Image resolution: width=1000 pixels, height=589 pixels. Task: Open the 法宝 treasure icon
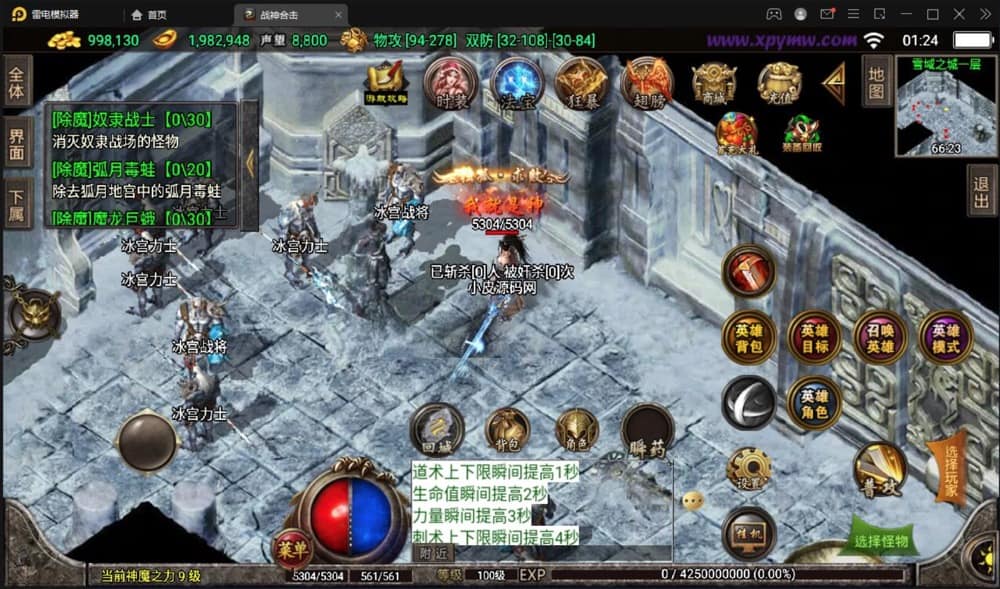(x=516, y=83)
